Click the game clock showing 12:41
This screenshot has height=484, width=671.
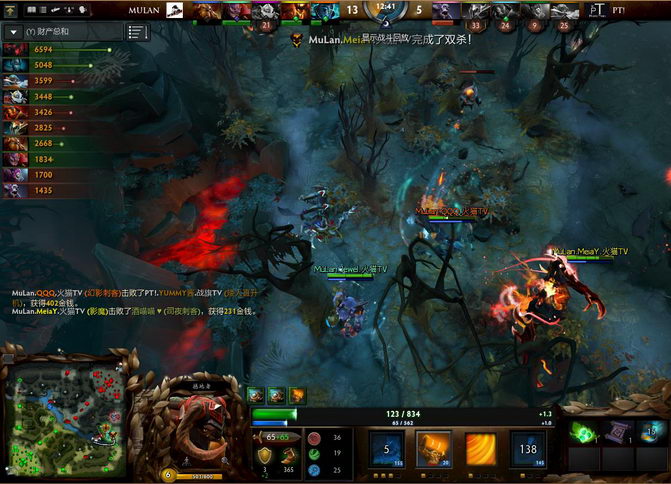(x=385, y=7)
